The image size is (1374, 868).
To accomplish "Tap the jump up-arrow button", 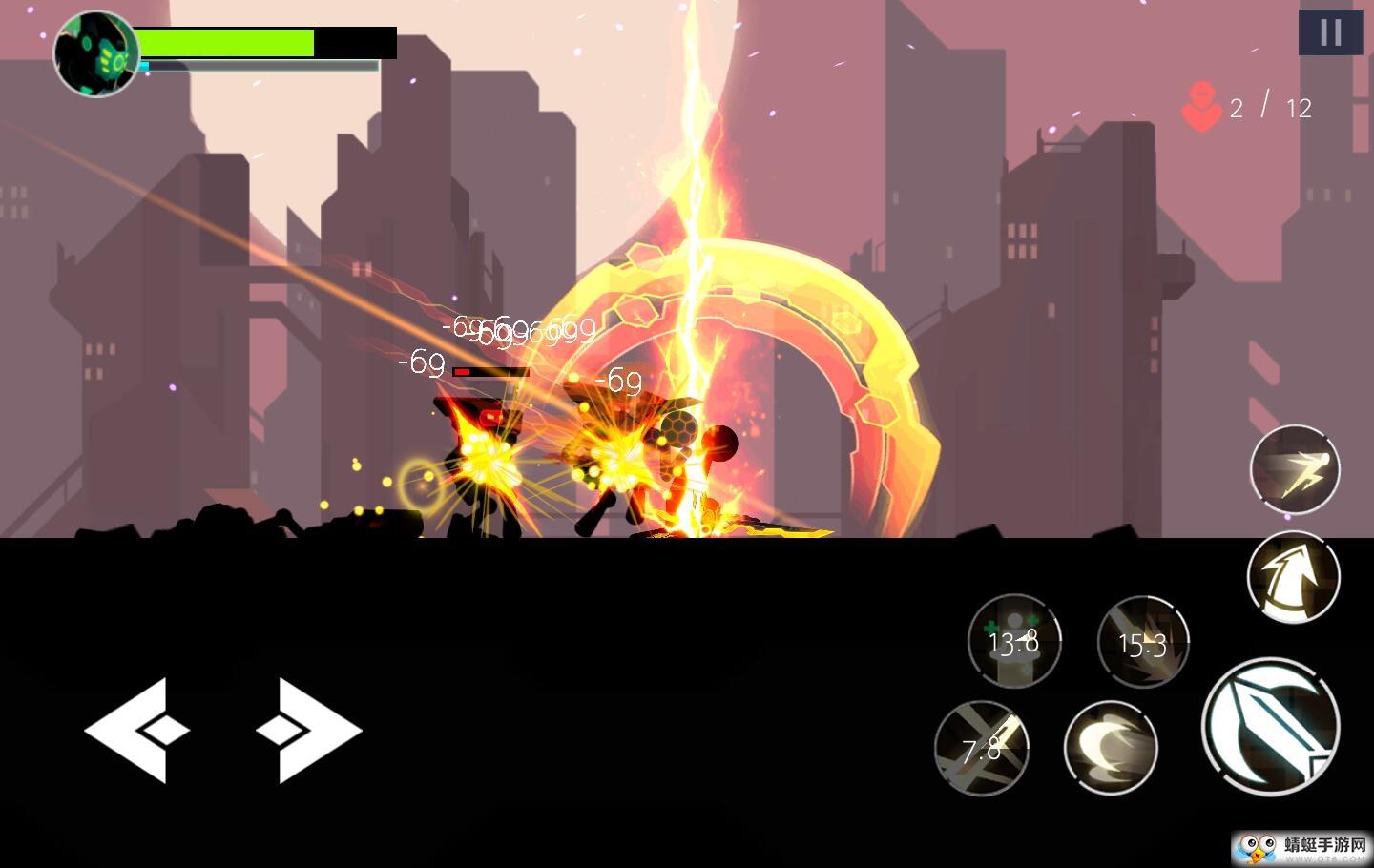I will [x=1294, y=577].
